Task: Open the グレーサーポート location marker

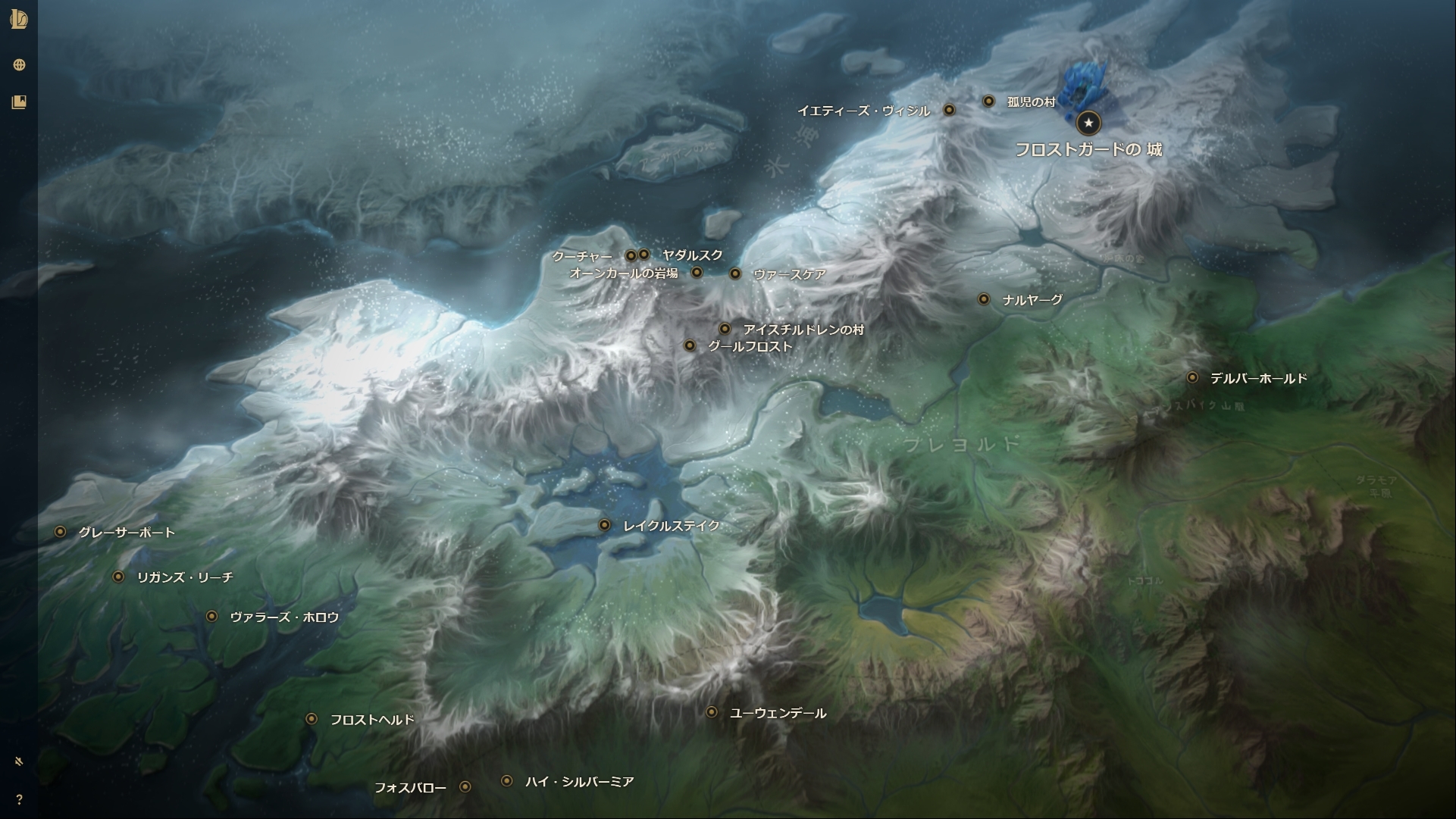Action: click(60, 532)
